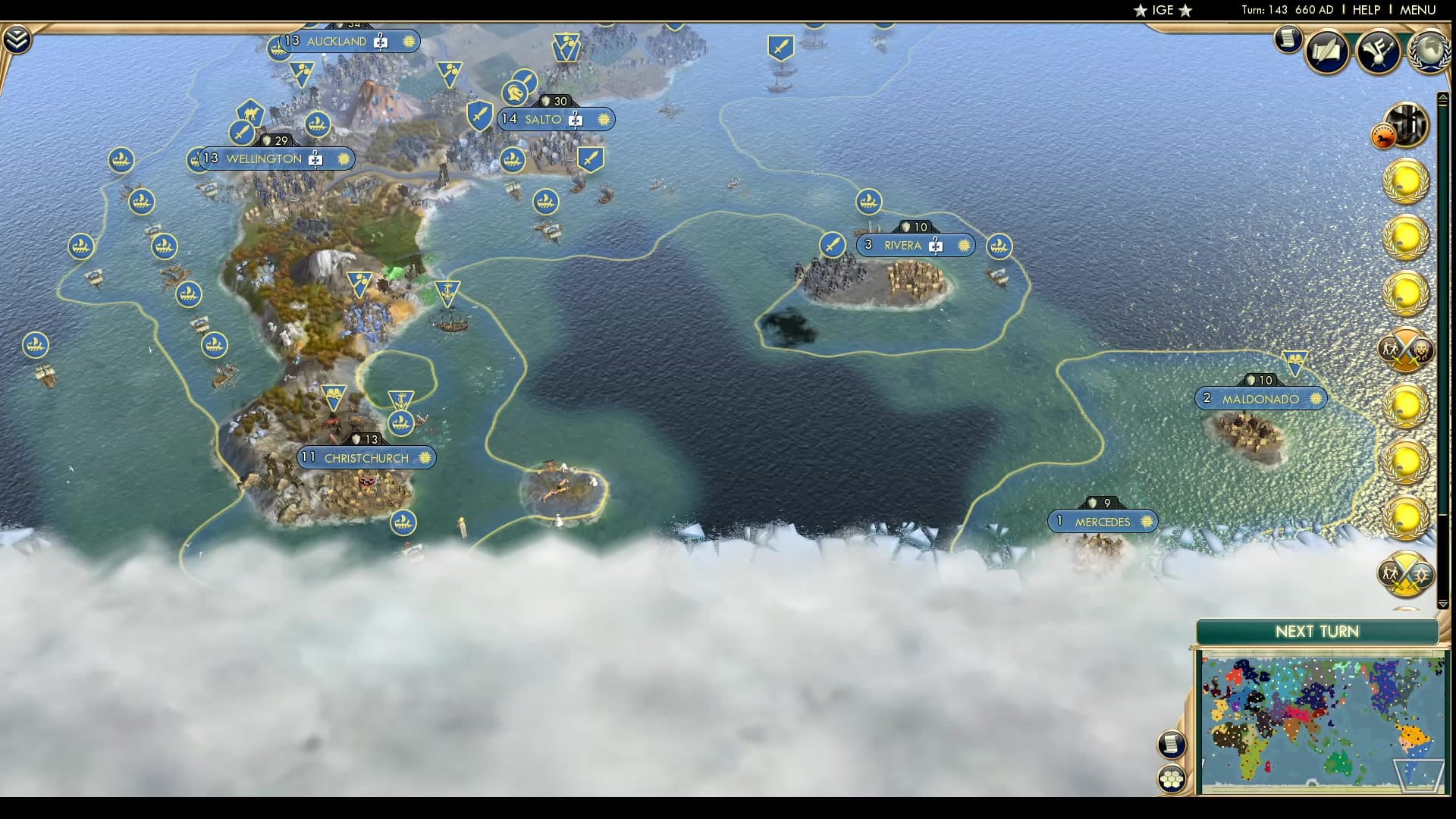The image size is (1456, 819).
Task: Click the scroll icon left of the minimap
Action: pyautogui.click(x=1171, y=743)
